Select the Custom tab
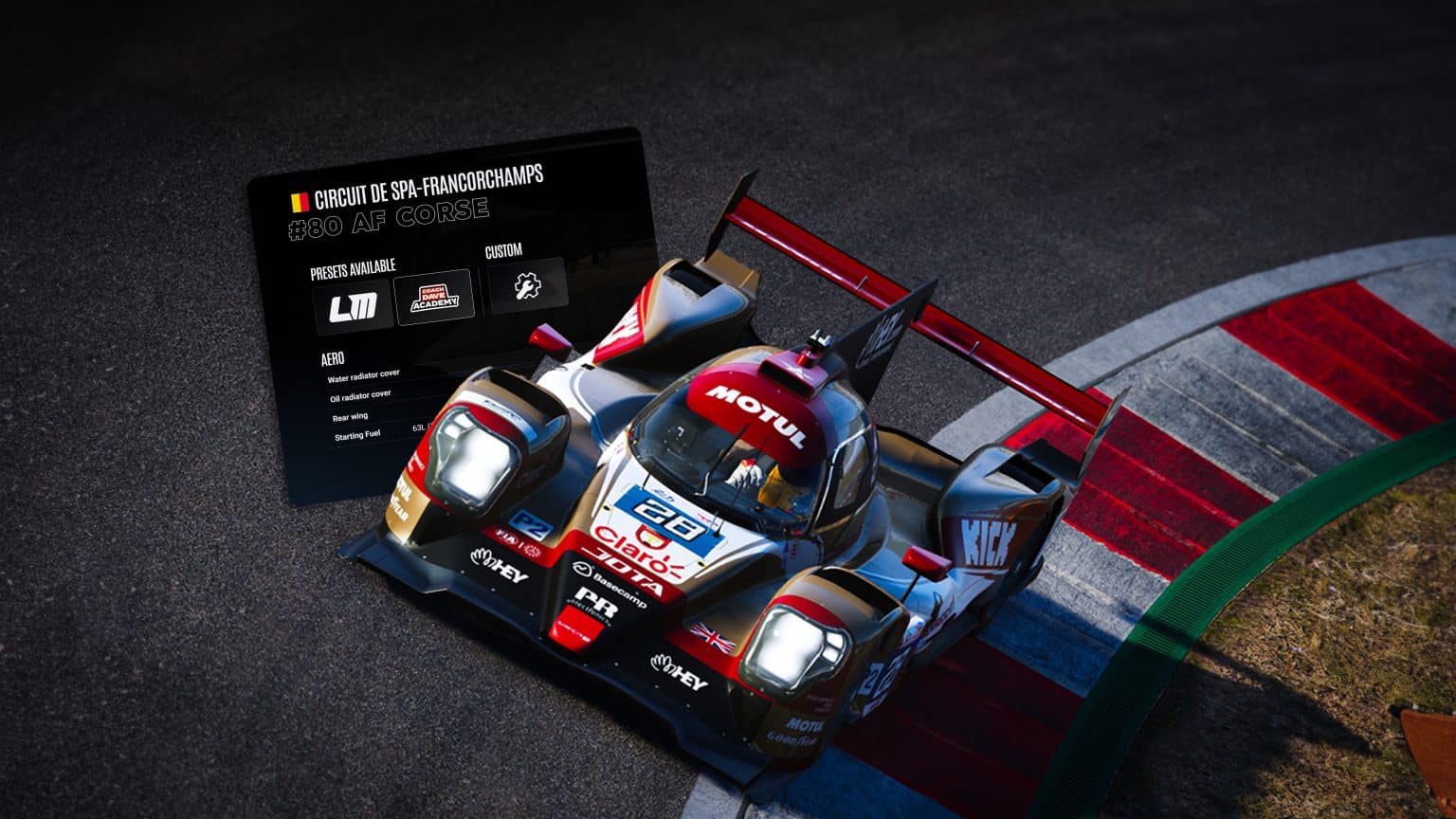Screen dimensions: 1456x819 505,249
